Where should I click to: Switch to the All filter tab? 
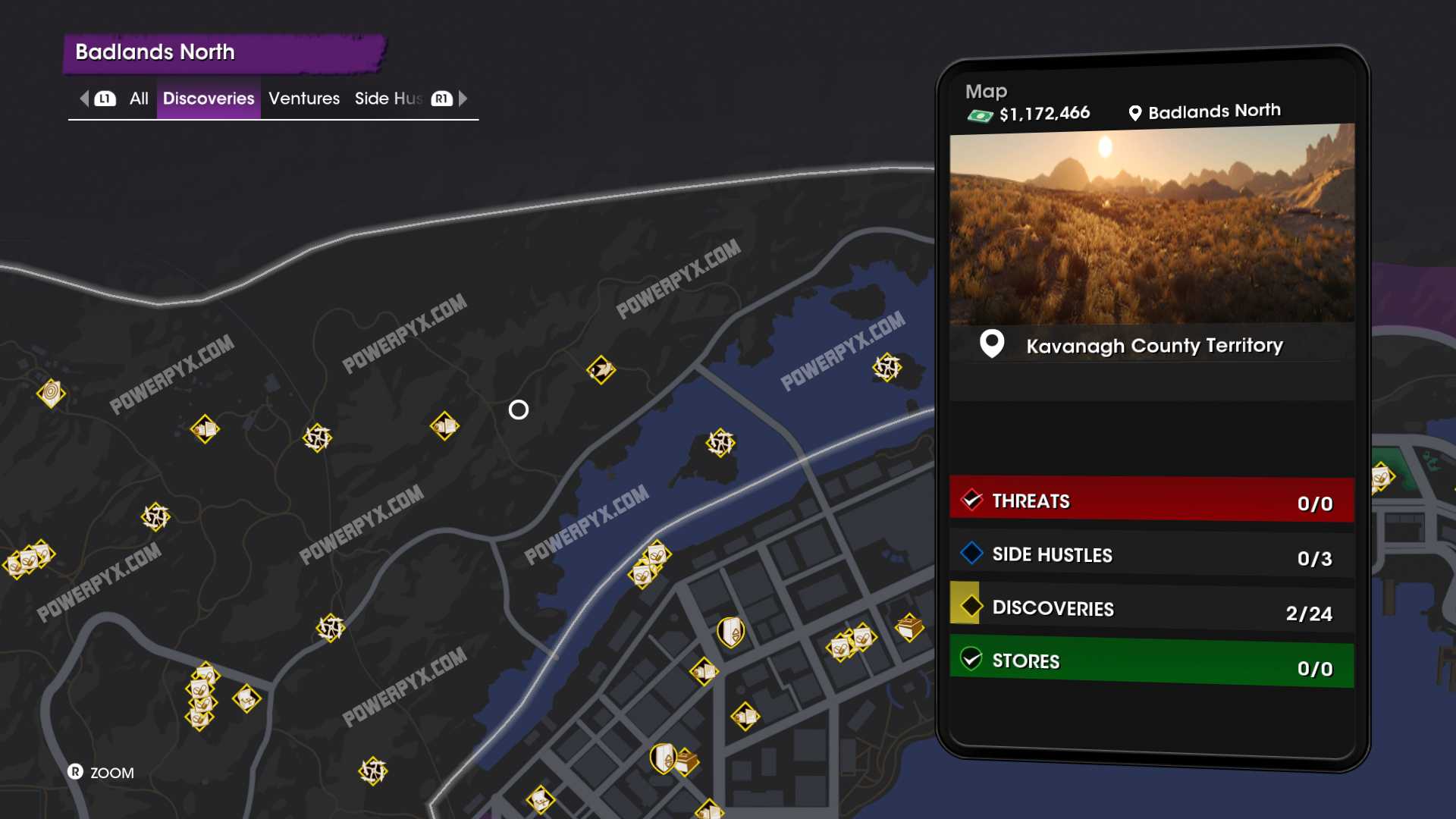[139, 99]
